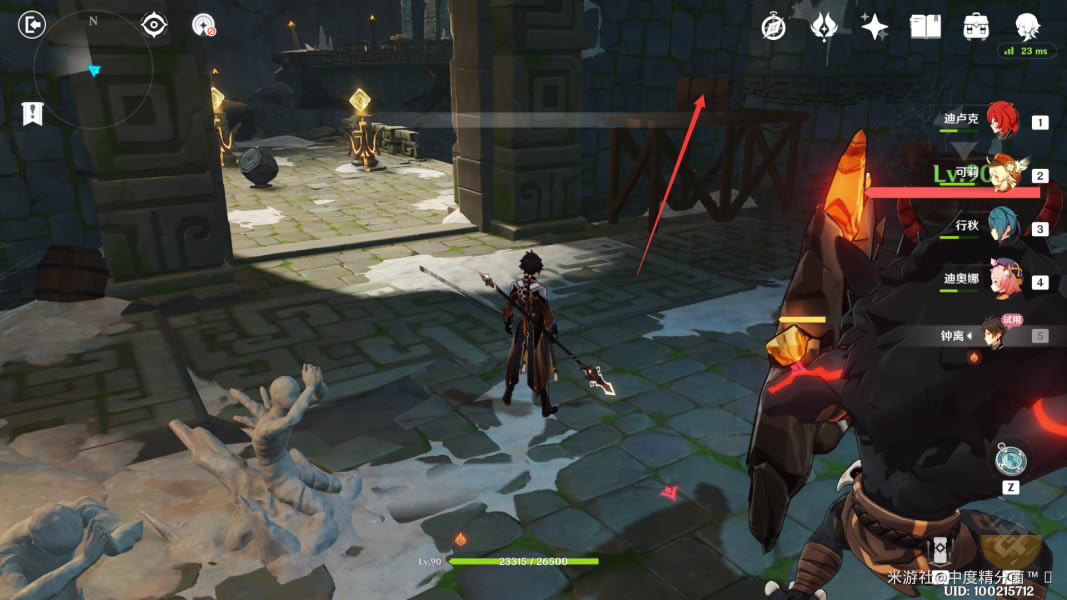Image resolution: width=1067 pixels, height=600 pixels.
Task: Click the co-op icon with red prohibited mark
Action: [204, 25]
